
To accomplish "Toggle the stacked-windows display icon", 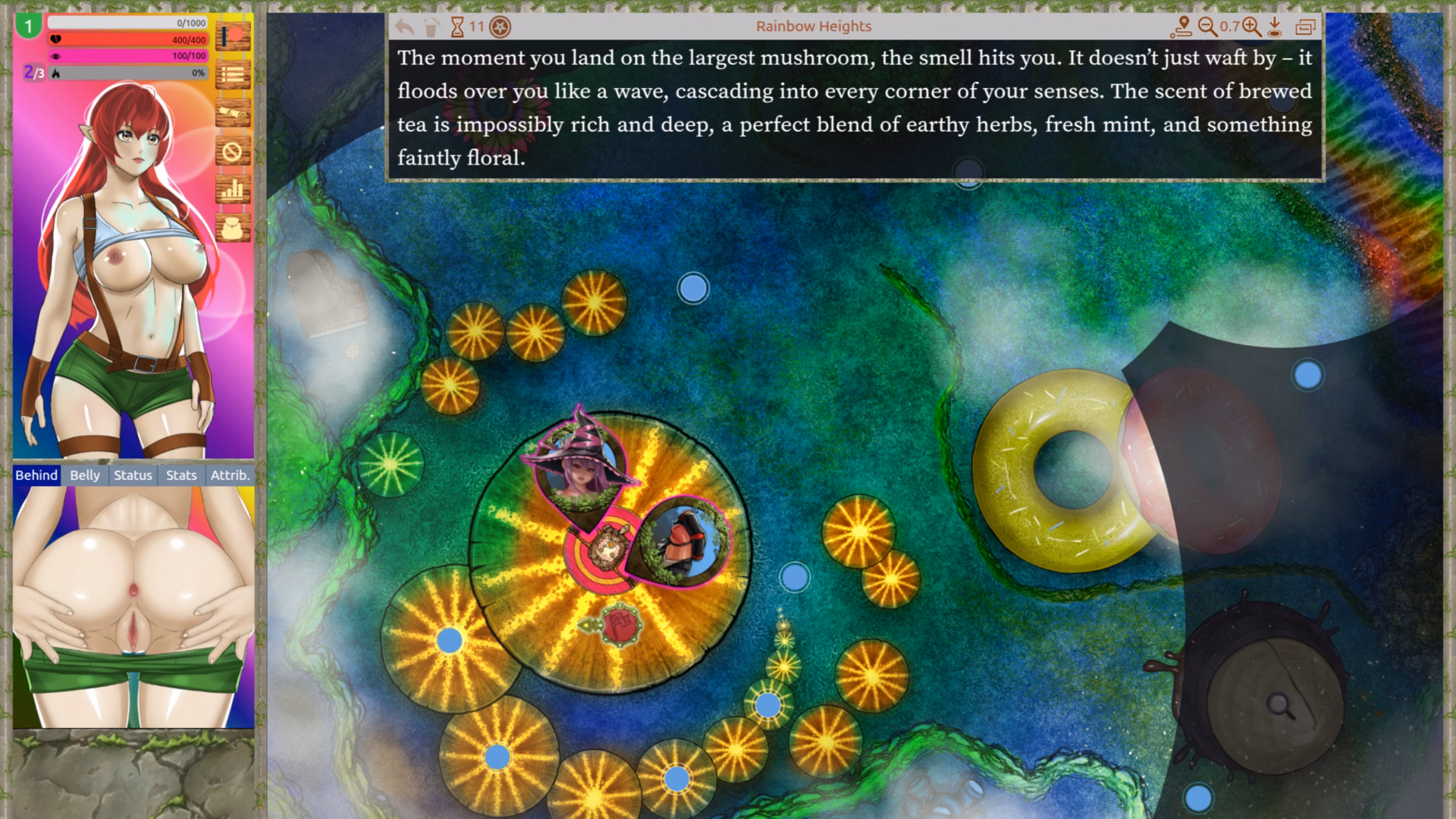I will (1307, 25).
